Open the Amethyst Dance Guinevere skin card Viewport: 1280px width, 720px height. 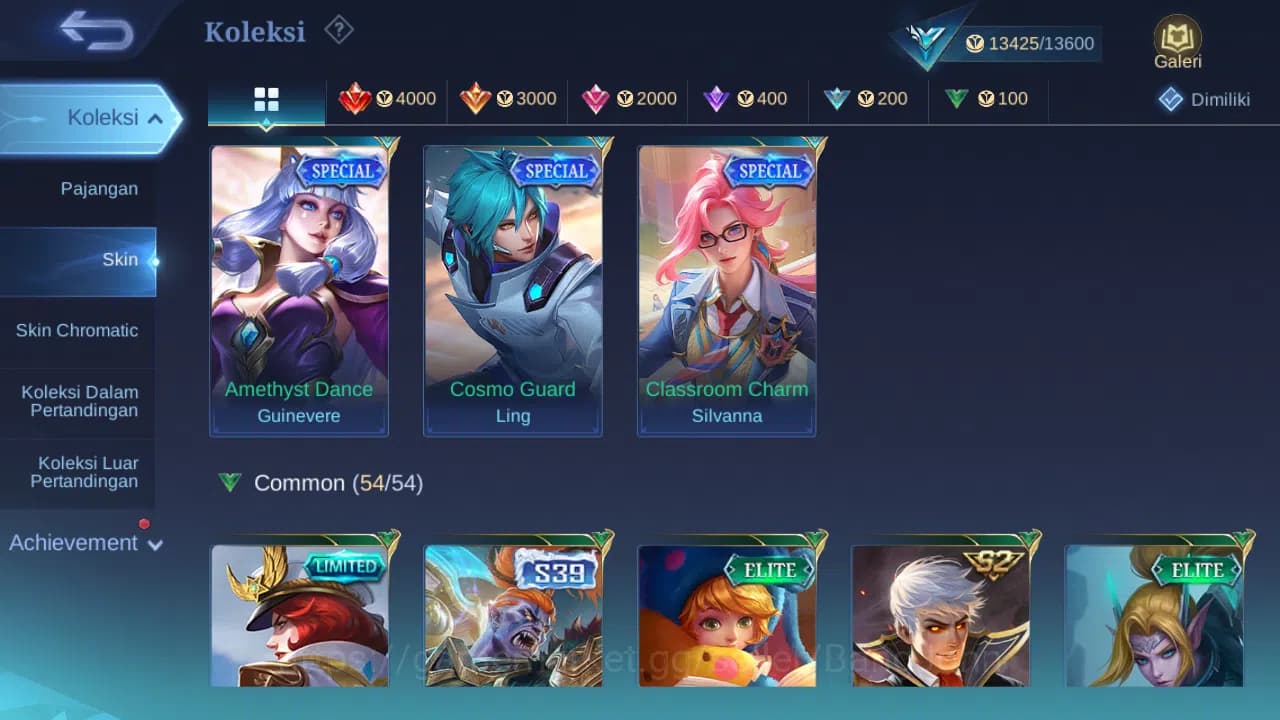click(x=299, y=290)
